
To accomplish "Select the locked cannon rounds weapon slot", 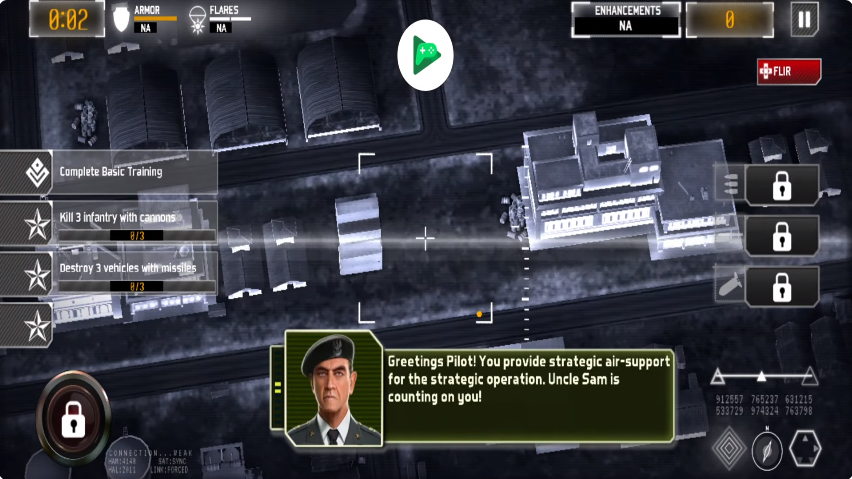I will 782,185.
